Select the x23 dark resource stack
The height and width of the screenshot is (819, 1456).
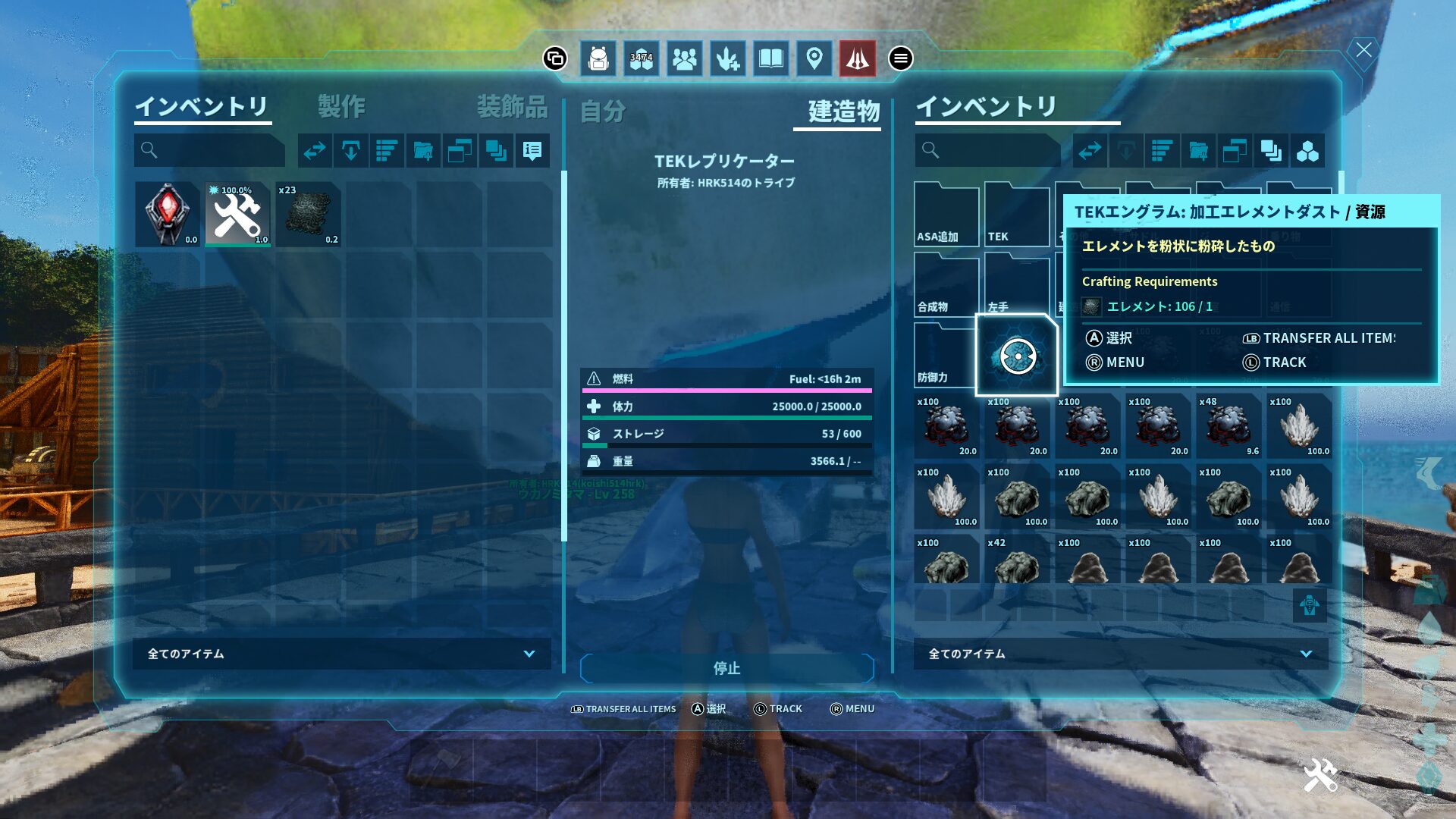tap(308, 214)
